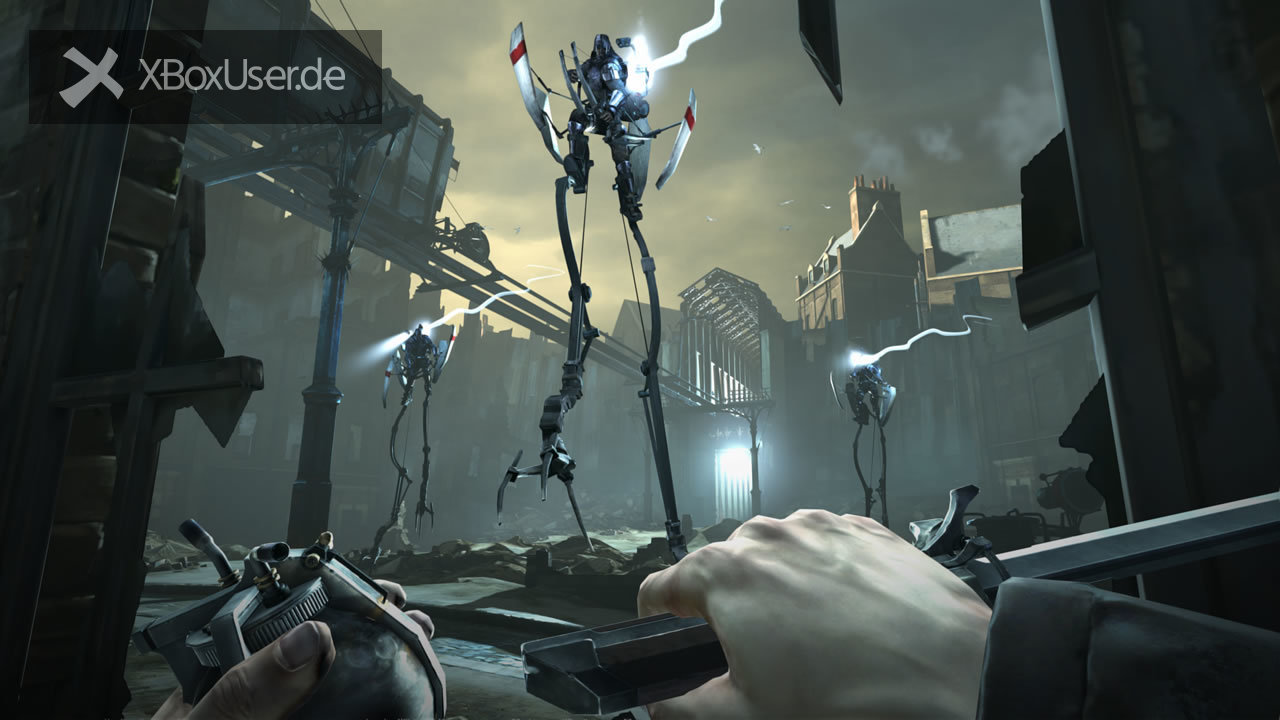Viewport: 1280px width, 720px height.
Task: Click the XBoxUser.de watermark logo
Action: click(204, 77)
